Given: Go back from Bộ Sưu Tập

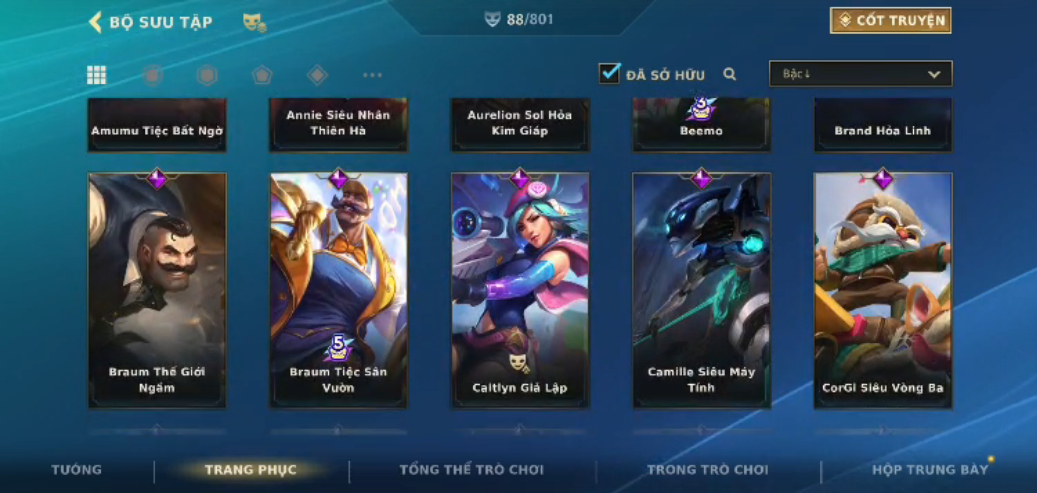Looking at the screenshot, I should pos(96,22).
